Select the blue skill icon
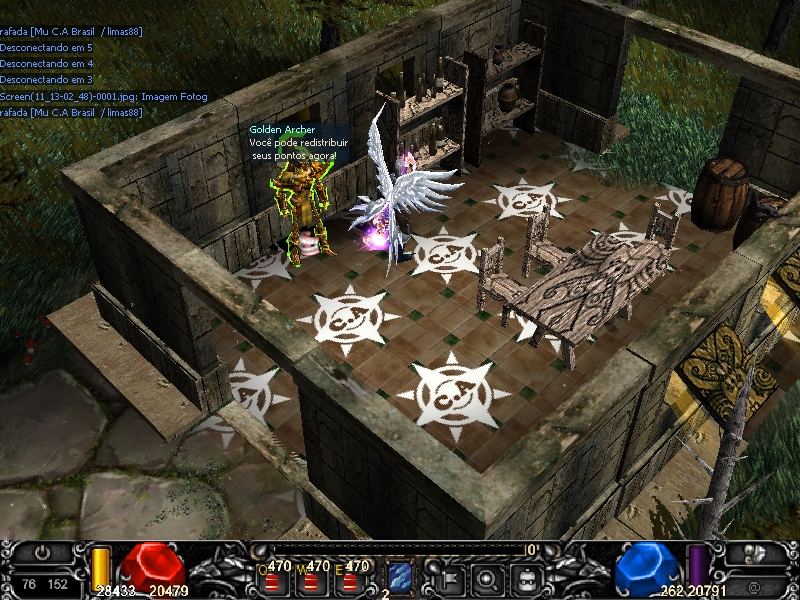800x600 pixels. coord(400,575)
